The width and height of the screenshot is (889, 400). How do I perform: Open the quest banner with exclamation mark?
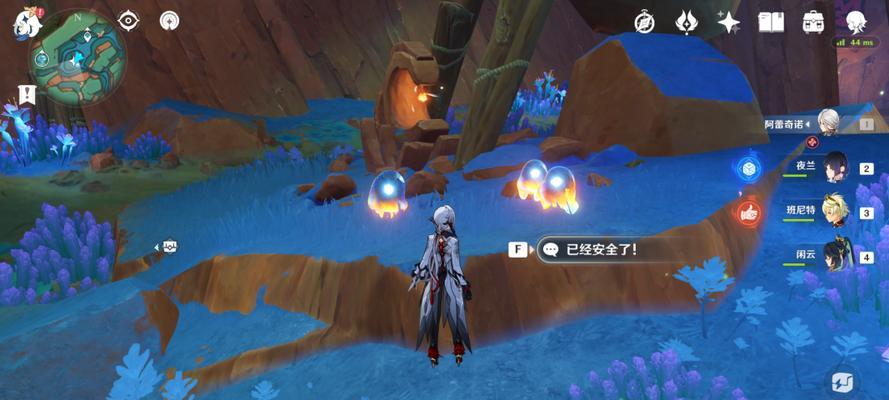pyautogui.click(x=26, y=94)
